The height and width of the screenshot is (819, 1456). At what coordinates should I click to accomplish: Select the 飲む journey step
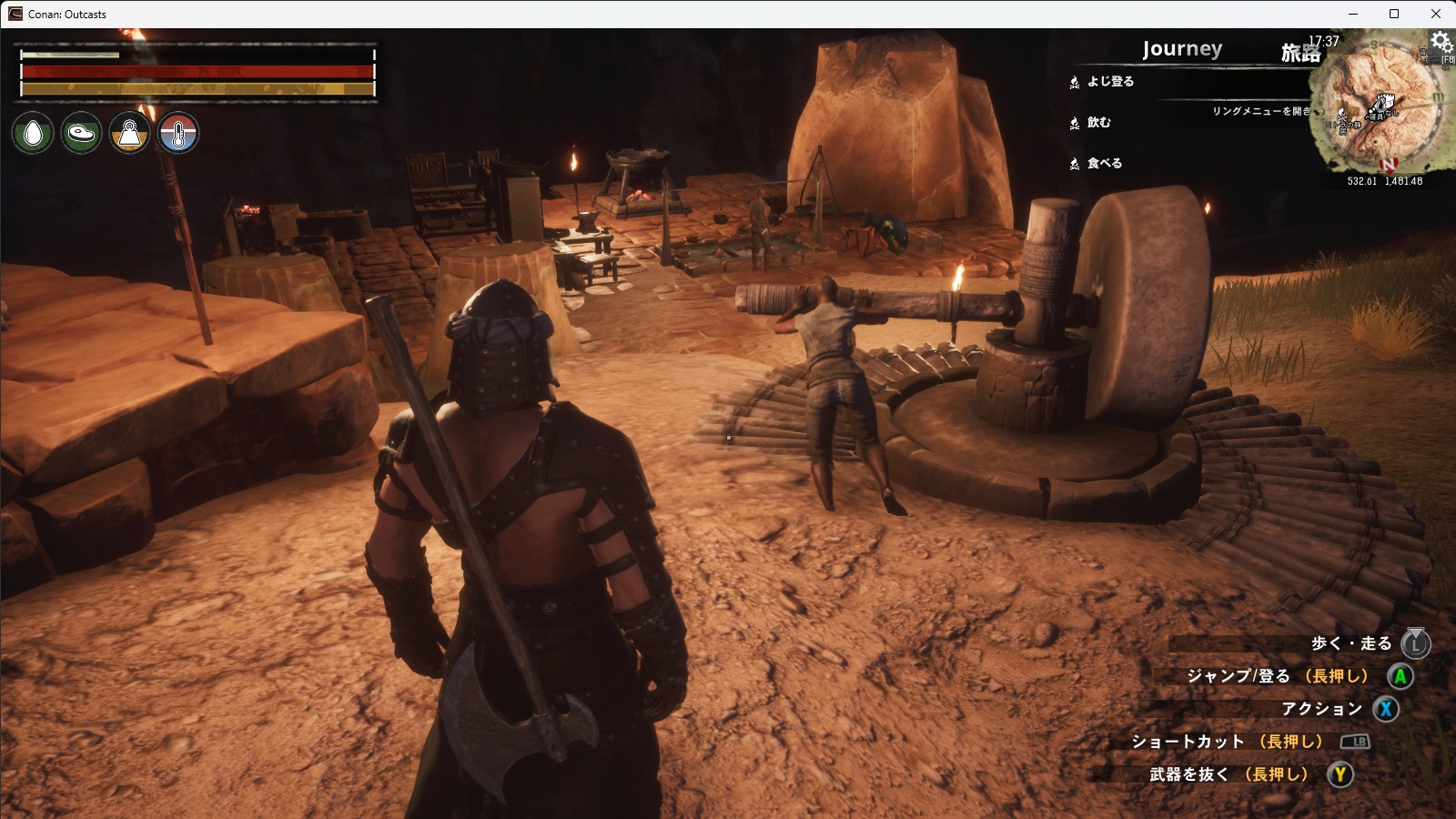(x=1098, y=123)
